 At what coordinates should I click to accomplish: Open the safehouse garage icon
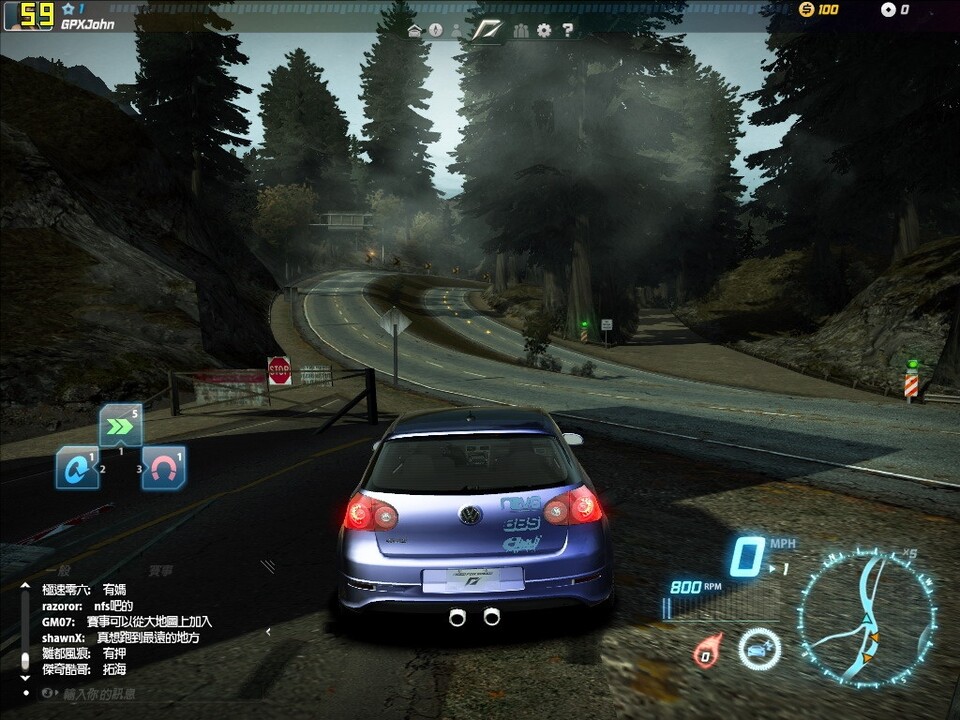[x=415, y=31]
